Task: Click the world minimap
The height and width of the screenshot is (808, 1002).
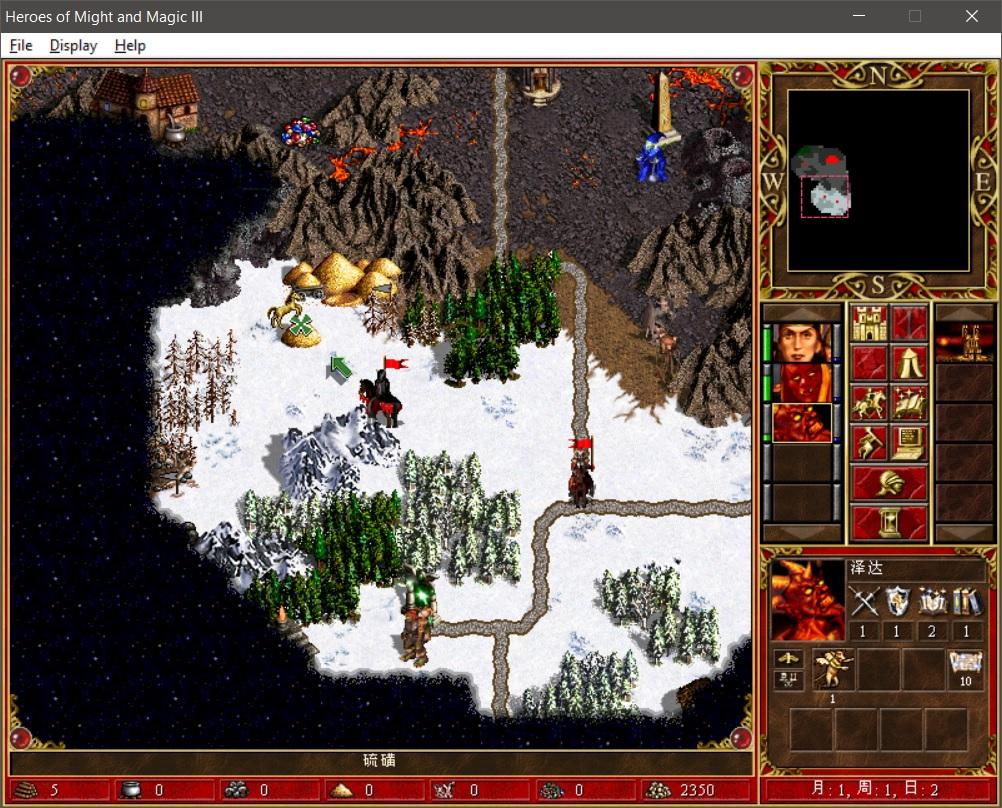Action: click(877, 180)
